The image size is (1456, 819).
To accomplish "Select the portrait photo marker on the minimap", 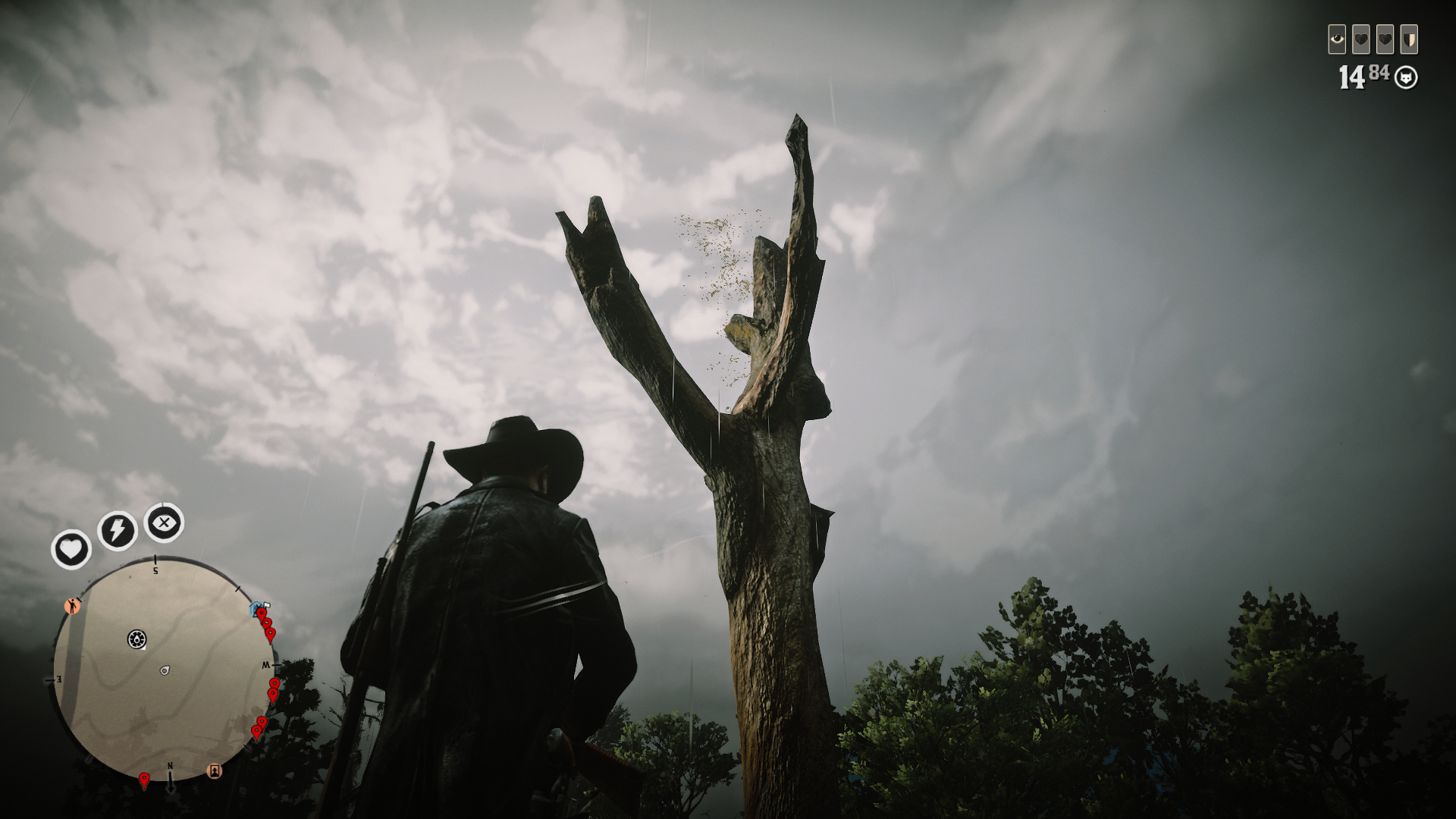I will pos(215,769).
